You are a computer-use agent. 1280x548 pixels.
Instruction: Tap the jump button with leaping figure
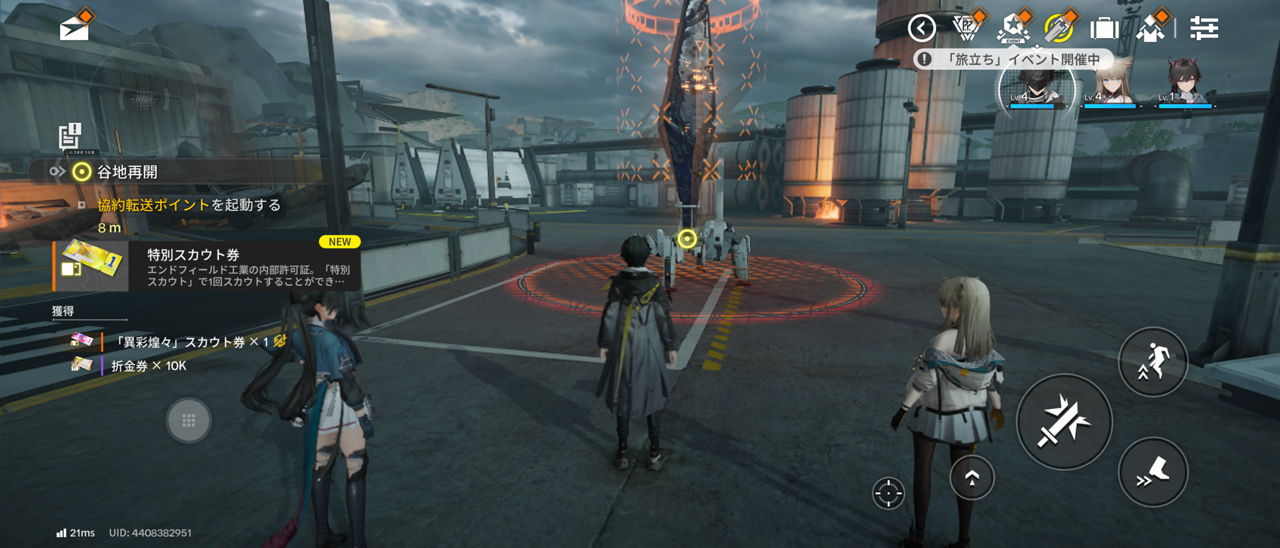tap(1152, 361)
